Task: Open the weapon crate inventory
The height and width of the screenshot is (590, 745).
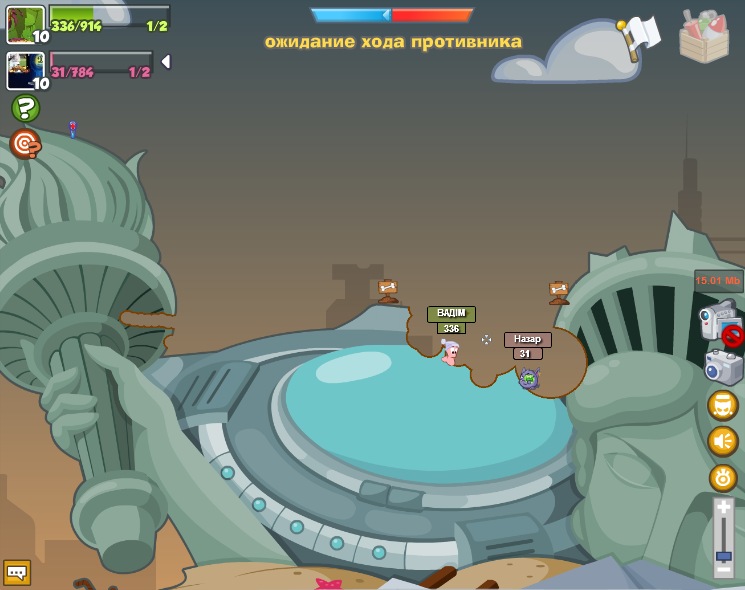Action: pyautogui.click(x=703, y=37)
